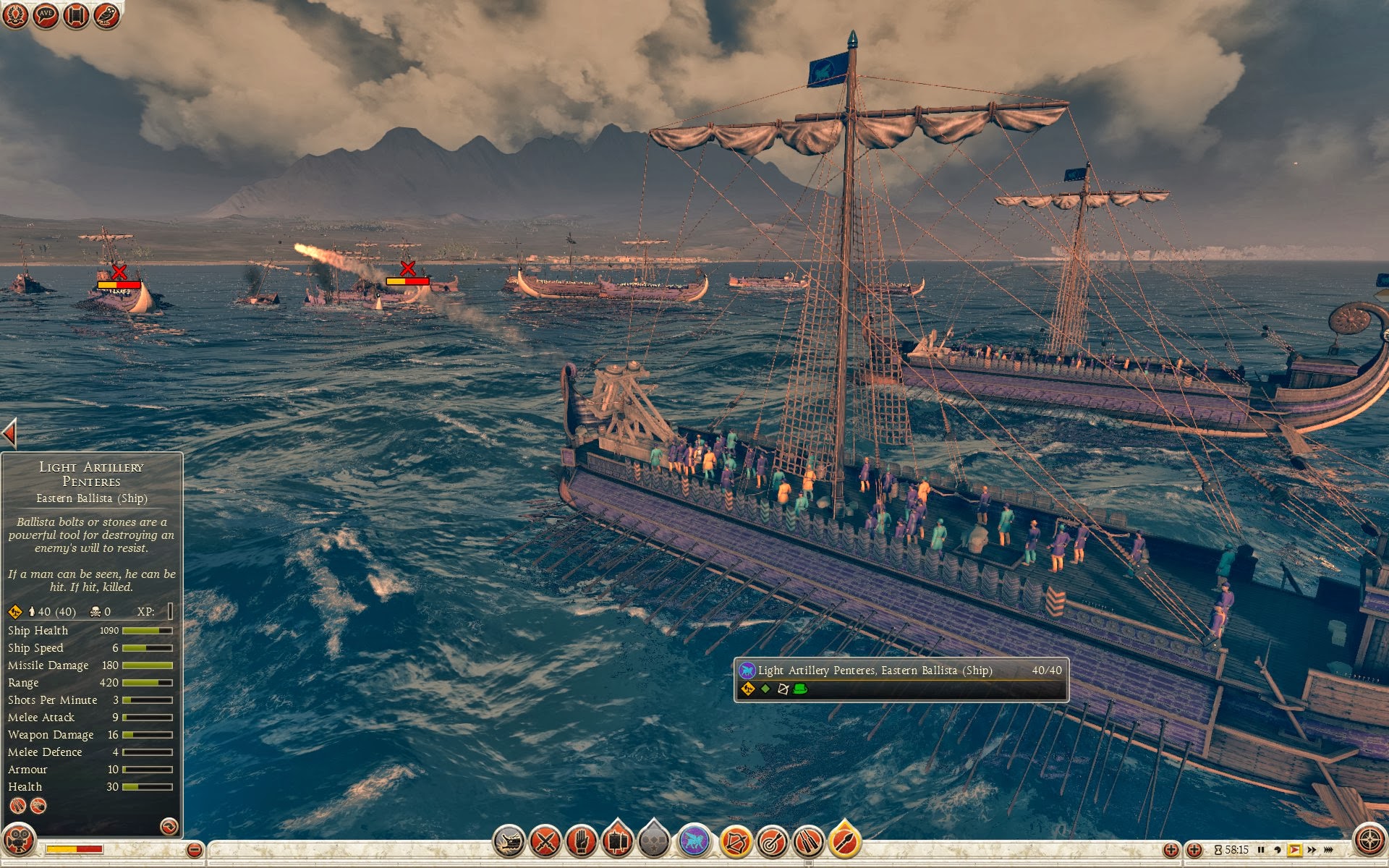Pause the battle
This screenshot has width=1389, height=868.
click(x=1261, y=850)
